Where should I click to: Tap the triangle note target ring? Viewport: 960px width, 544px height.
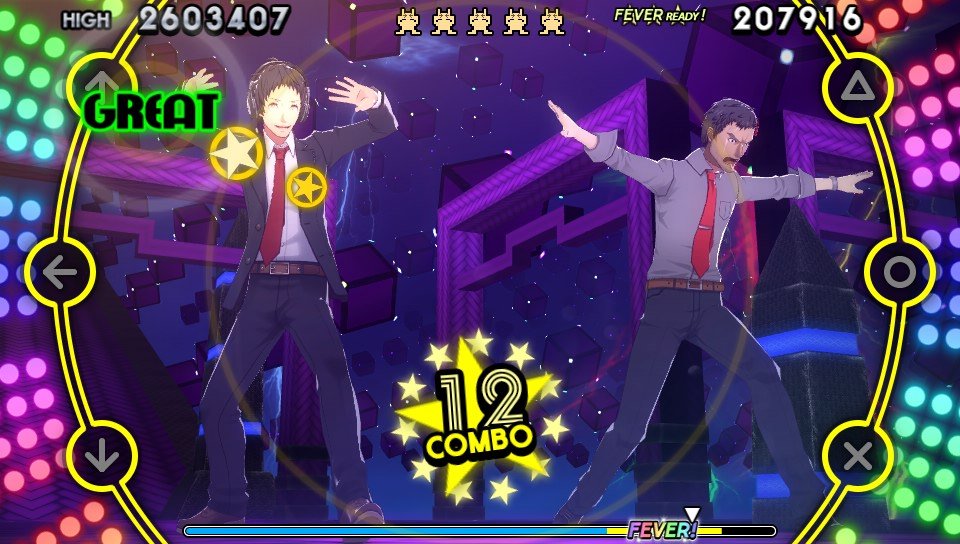tap(858, 88)
